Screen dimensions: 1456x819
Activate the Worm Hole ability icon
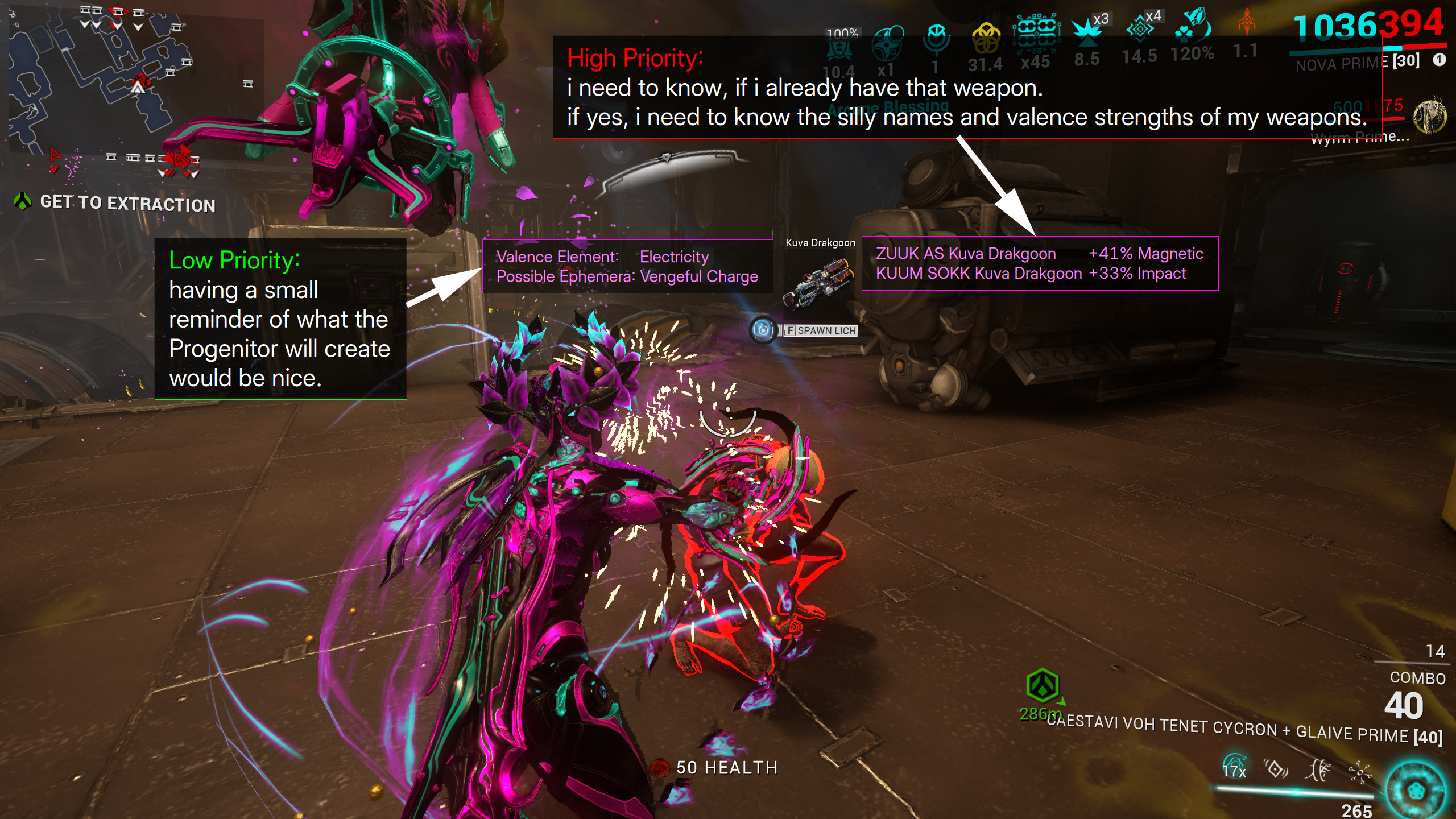coord(1318,771)
